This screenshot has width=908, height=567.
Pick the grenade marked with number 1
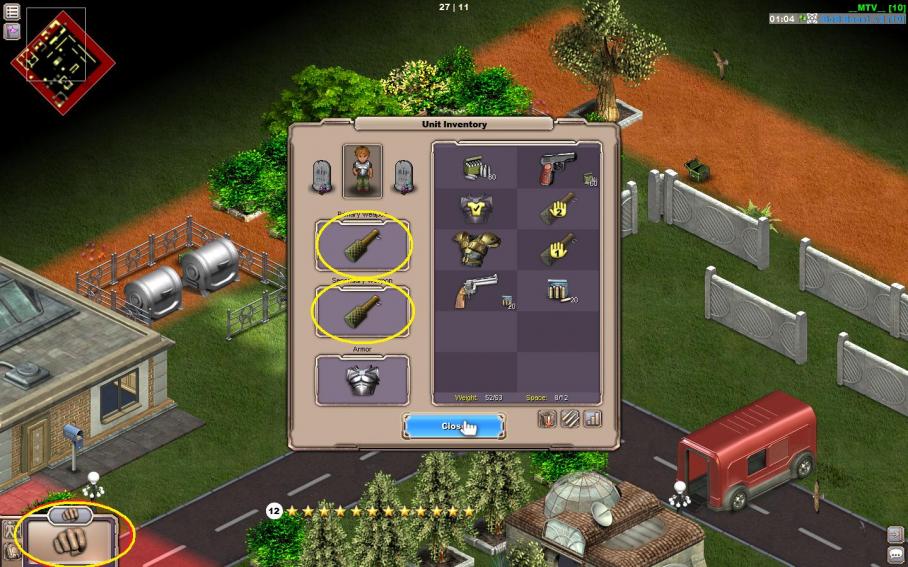coord(558,249)
